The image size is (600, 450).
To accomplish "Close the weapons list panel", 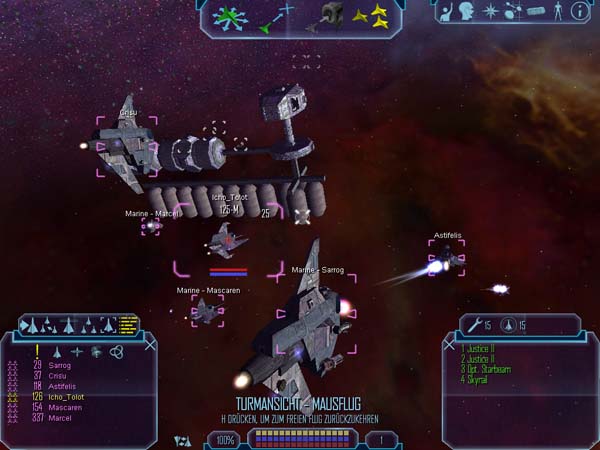I will point(448,345).
